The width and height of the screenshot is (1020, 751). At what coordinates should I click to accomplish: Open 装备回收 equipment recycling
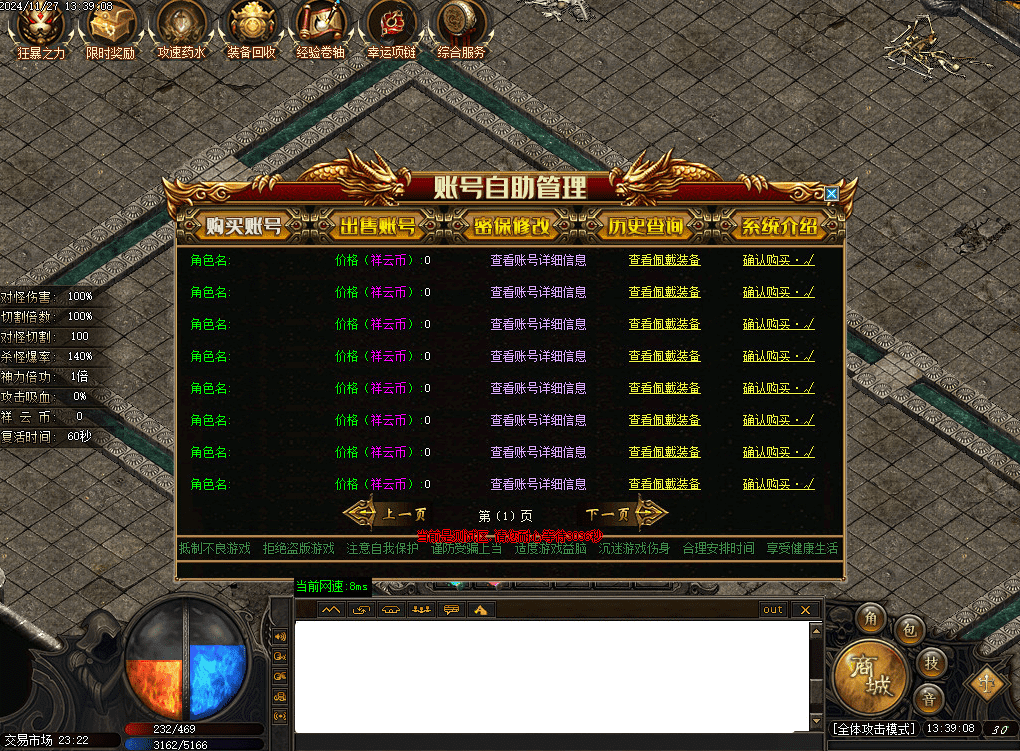click(x=251, y=23)
